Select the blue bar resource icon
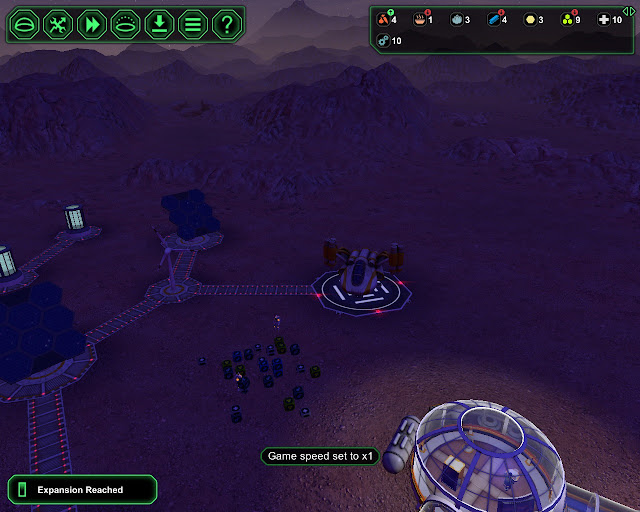This screenshot has width=640, height=512. coord(494,20)
